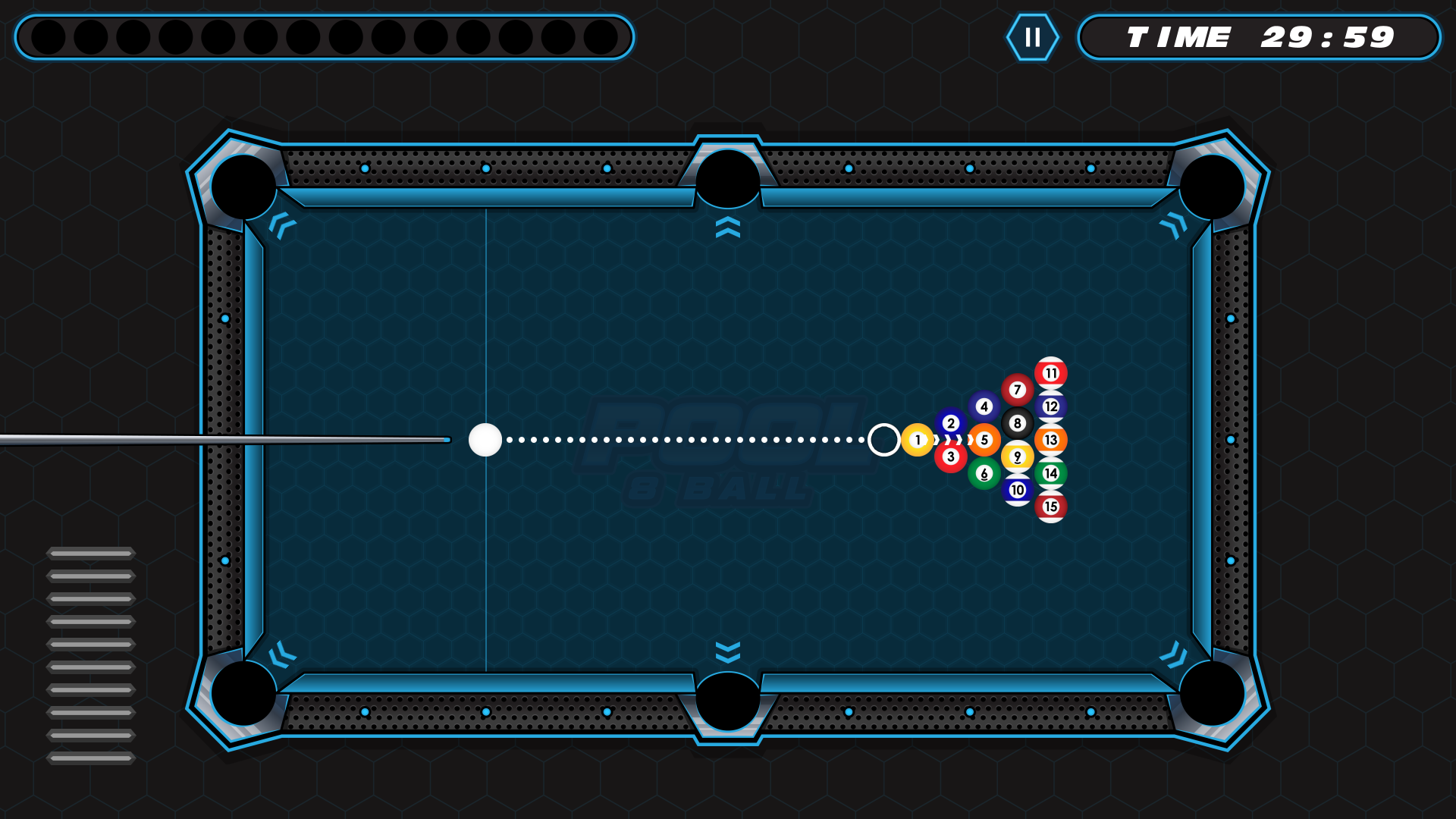Click the red 11 ball at the rack top
The height and width of the screenshot is (819, 1456).
(x=1050, y=372)
